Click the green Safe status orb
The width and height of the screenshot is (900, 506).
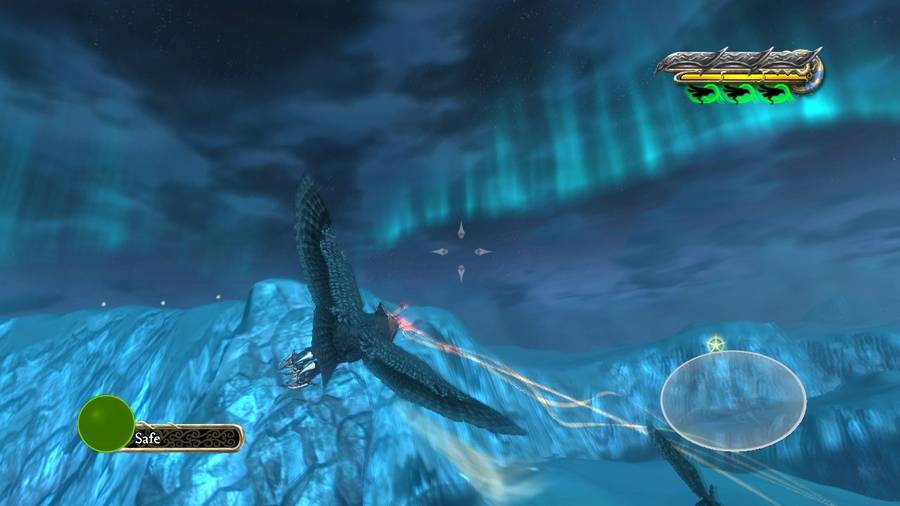click(x=106, y=423)
